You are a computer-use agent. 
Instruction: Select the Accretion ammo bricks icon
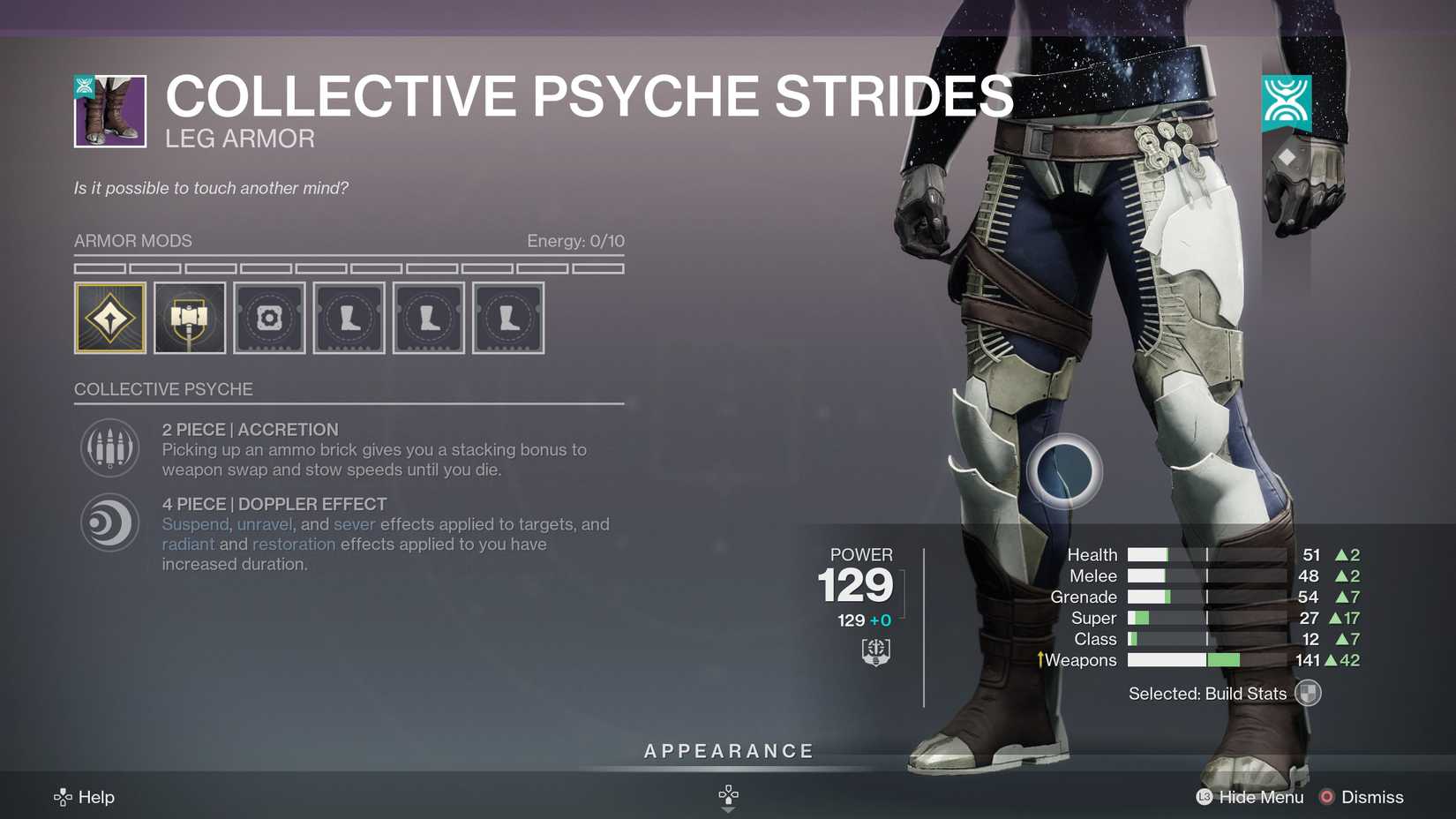(x=109, y=448)
